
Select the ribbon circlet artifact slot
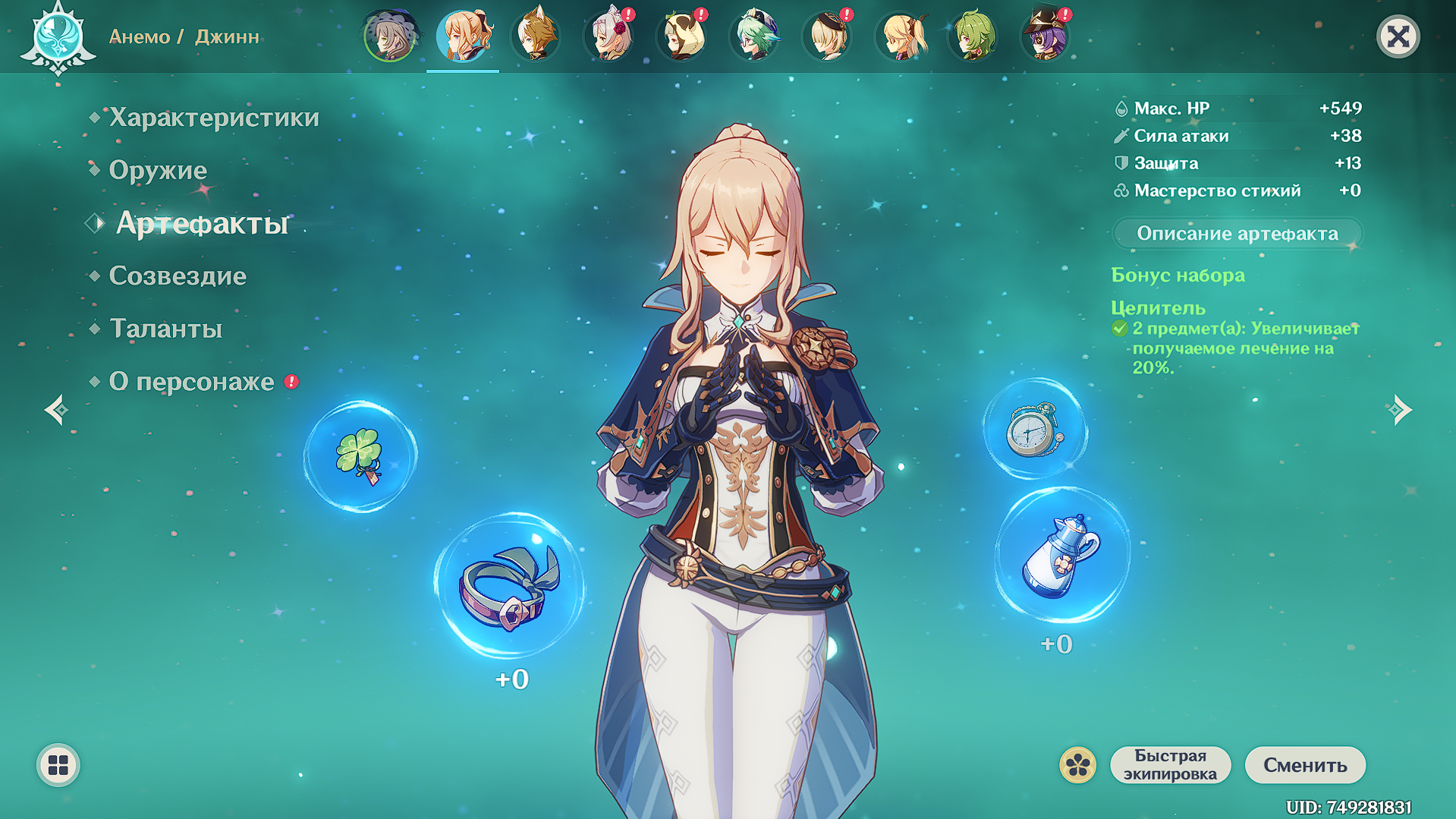click(x=509, y=586)
